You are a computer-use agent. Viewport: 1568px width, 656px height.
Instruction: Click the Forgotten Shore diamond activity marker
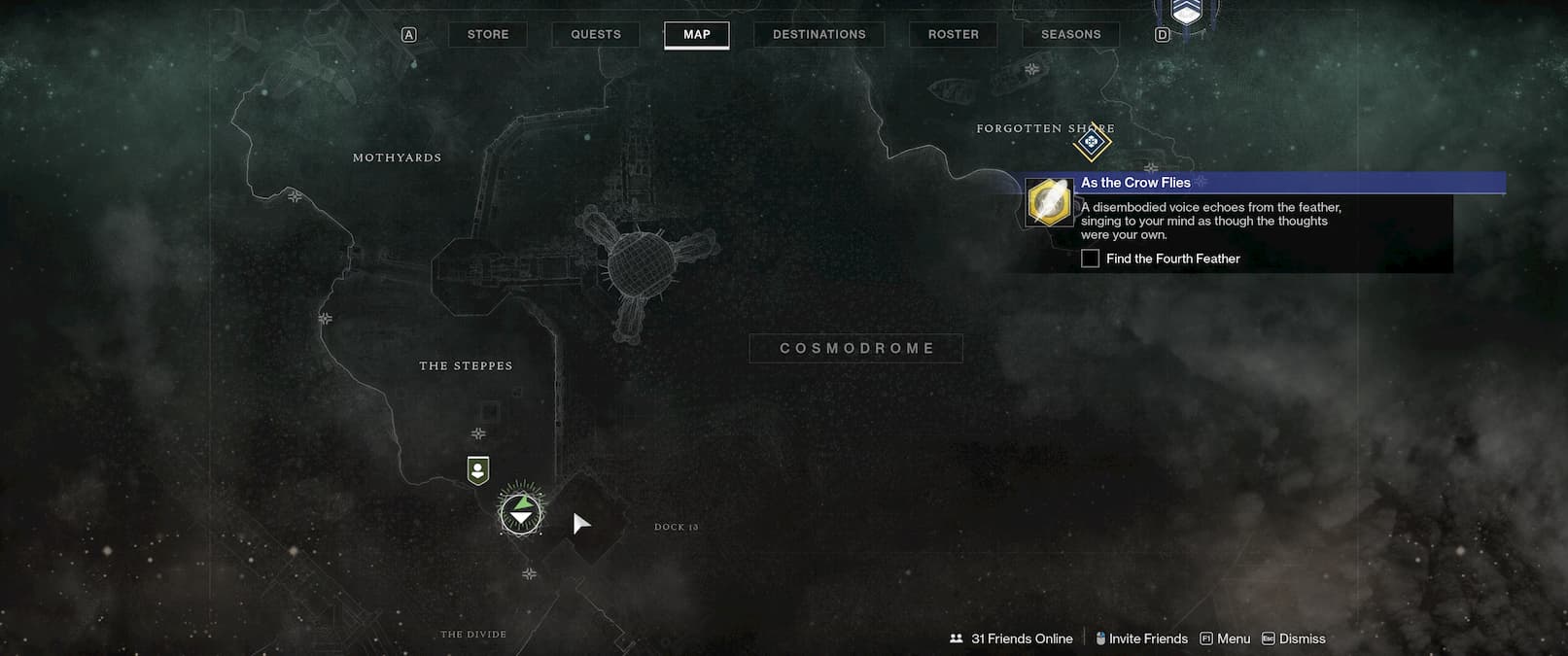pos(1092,143)
